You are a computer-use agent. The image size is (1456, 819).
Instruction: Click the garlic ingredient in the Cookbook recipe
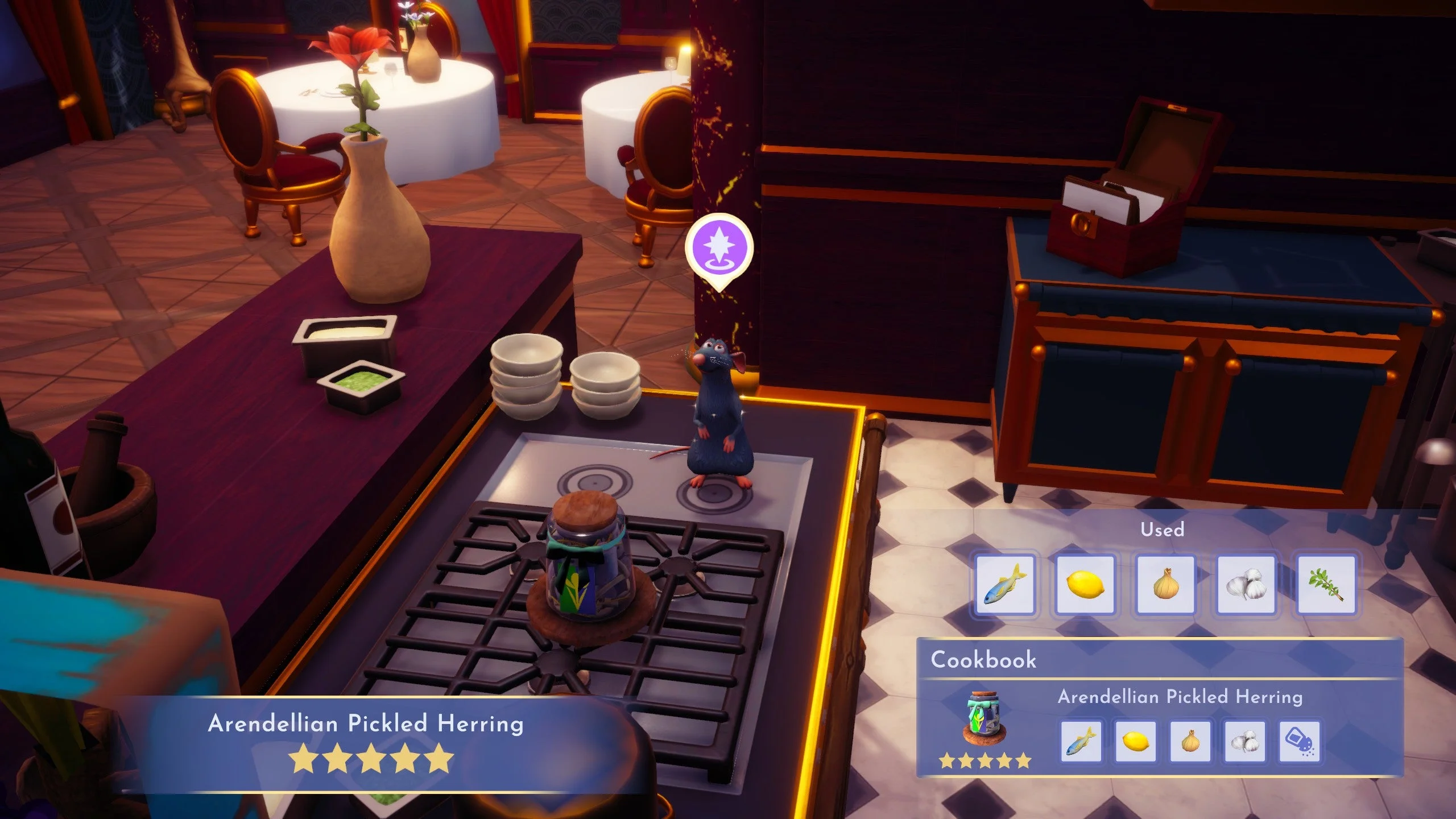pos(1244,741)
